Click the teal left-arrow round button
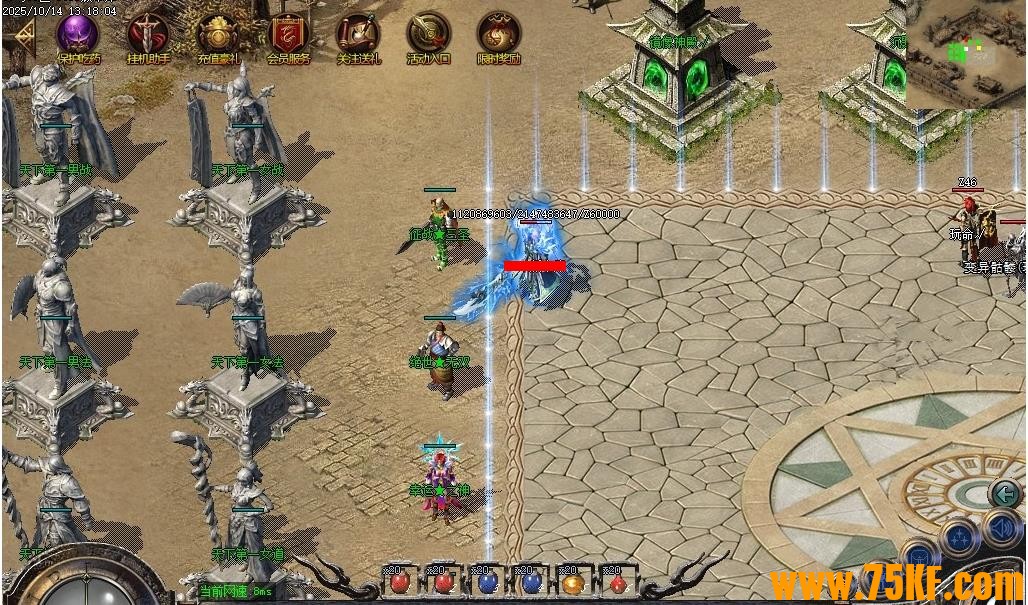 point(1003,493)
